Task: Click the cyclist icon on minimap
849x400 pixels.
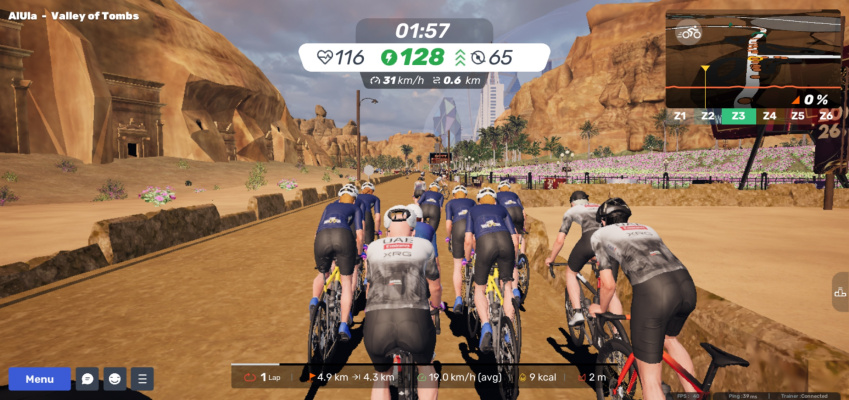Action: (689, 33)
